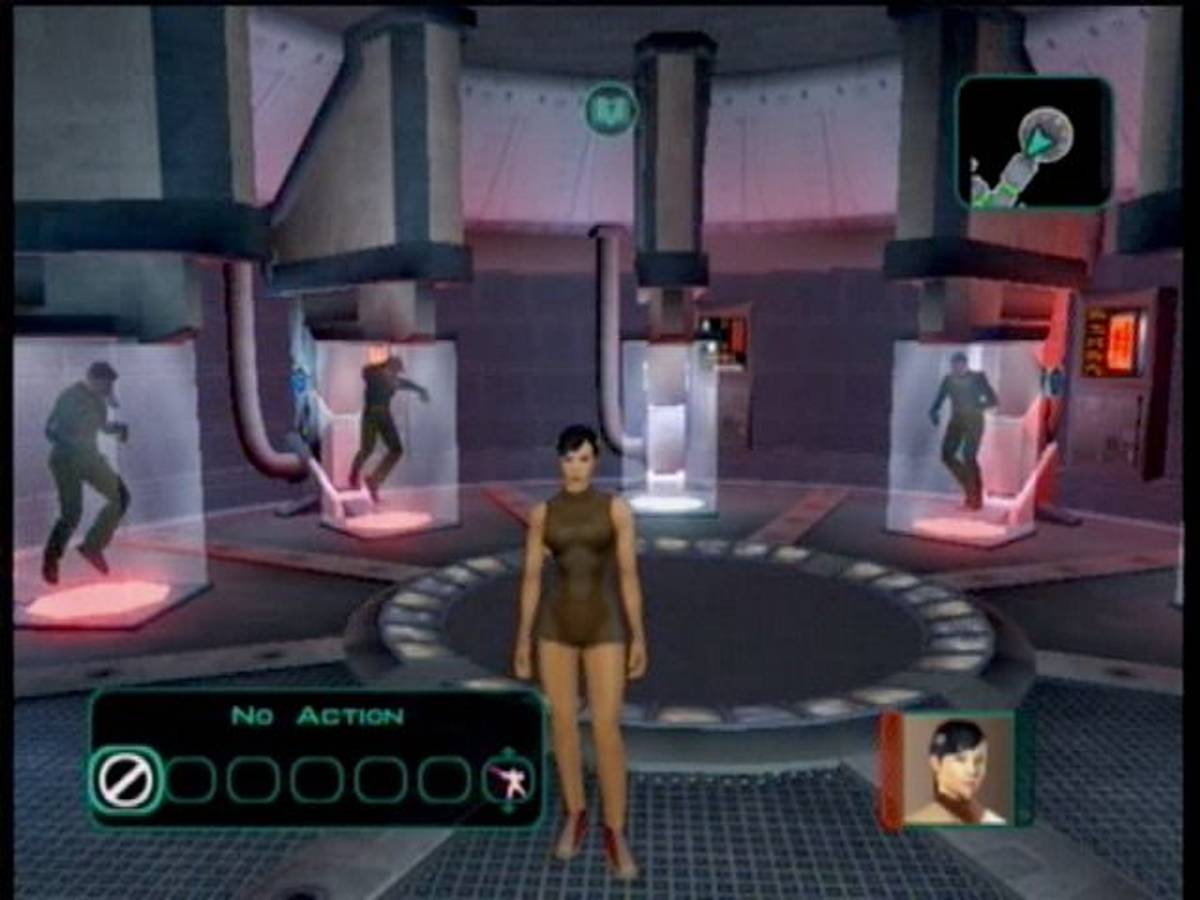
Task: Open the minimap display
Action: click(x=1034, y=143)
